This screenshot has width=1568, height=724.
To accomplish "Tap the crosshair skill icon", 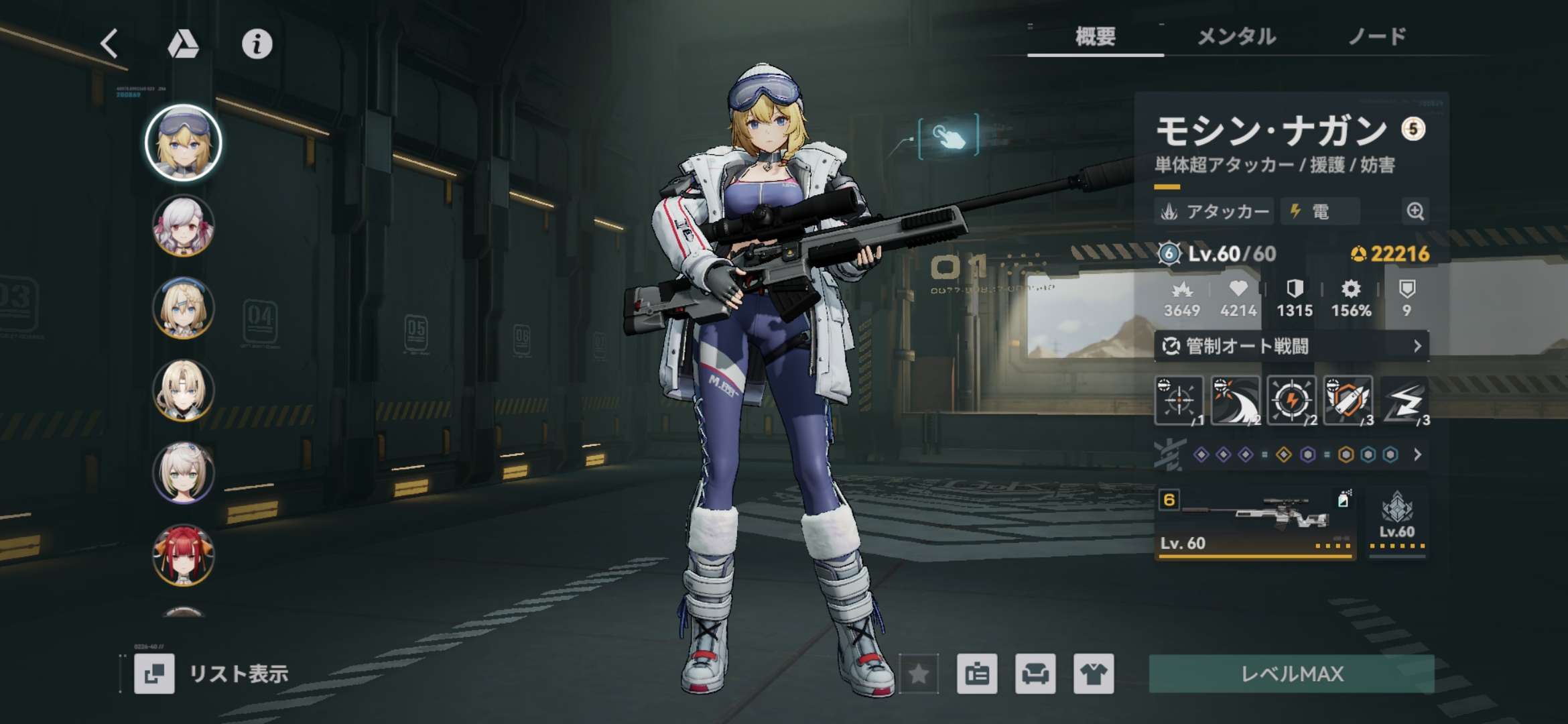I will 1178,401.
